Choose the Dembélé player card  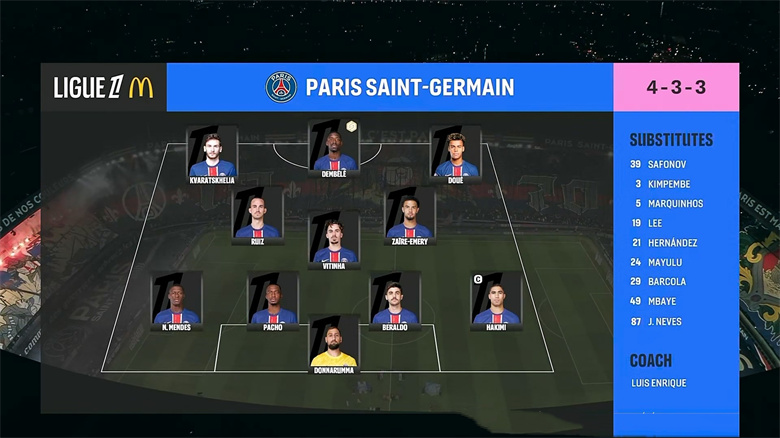pos(334,148)
